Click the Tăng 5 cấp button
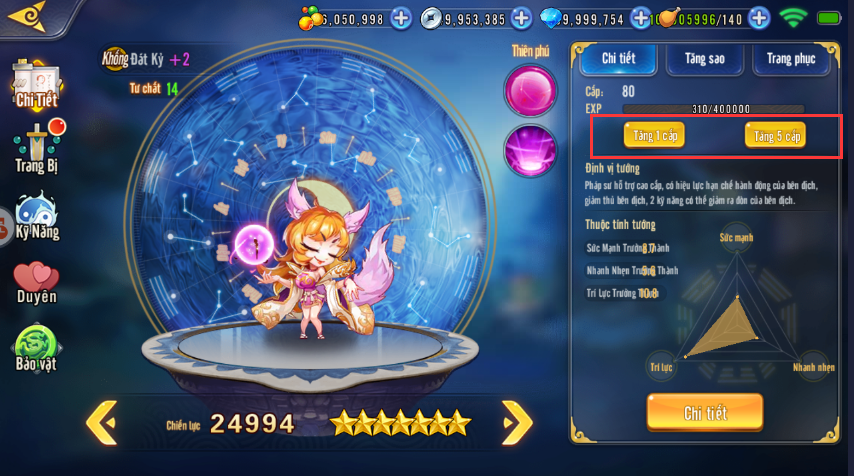The width and height of the screenshot is (854, 476). [x=775, y=135]
